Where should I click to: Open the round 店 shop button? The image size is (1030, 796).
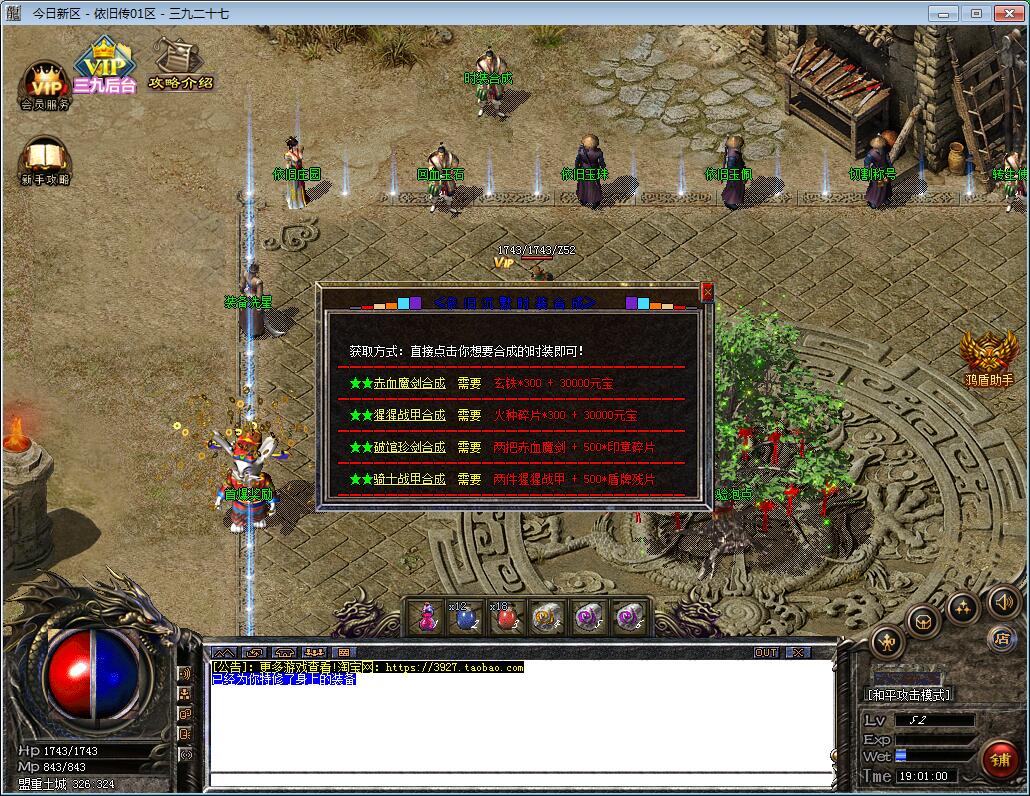1001,637
